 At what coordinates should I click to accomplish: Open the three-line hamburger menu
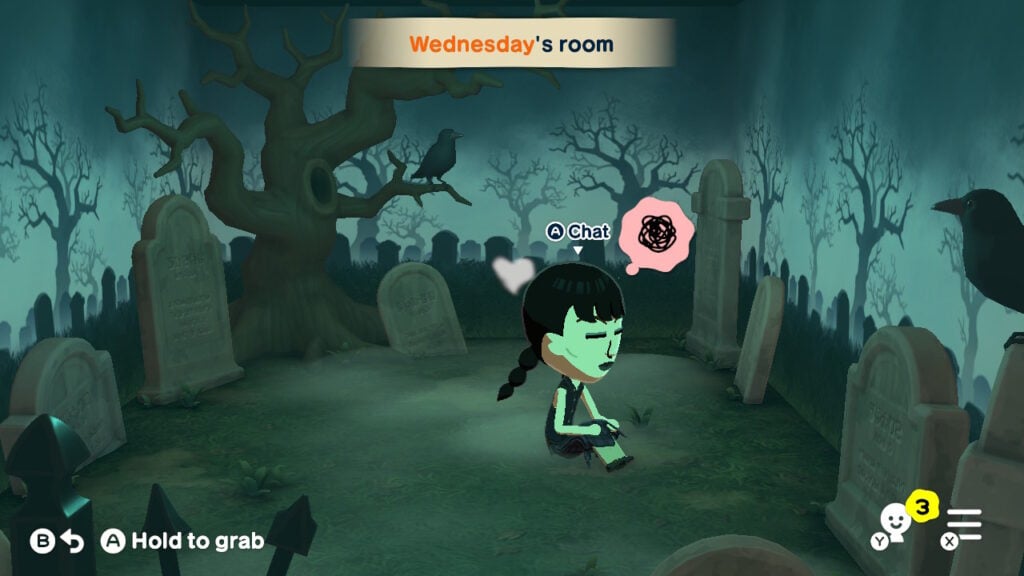click(x=966, y=524)
